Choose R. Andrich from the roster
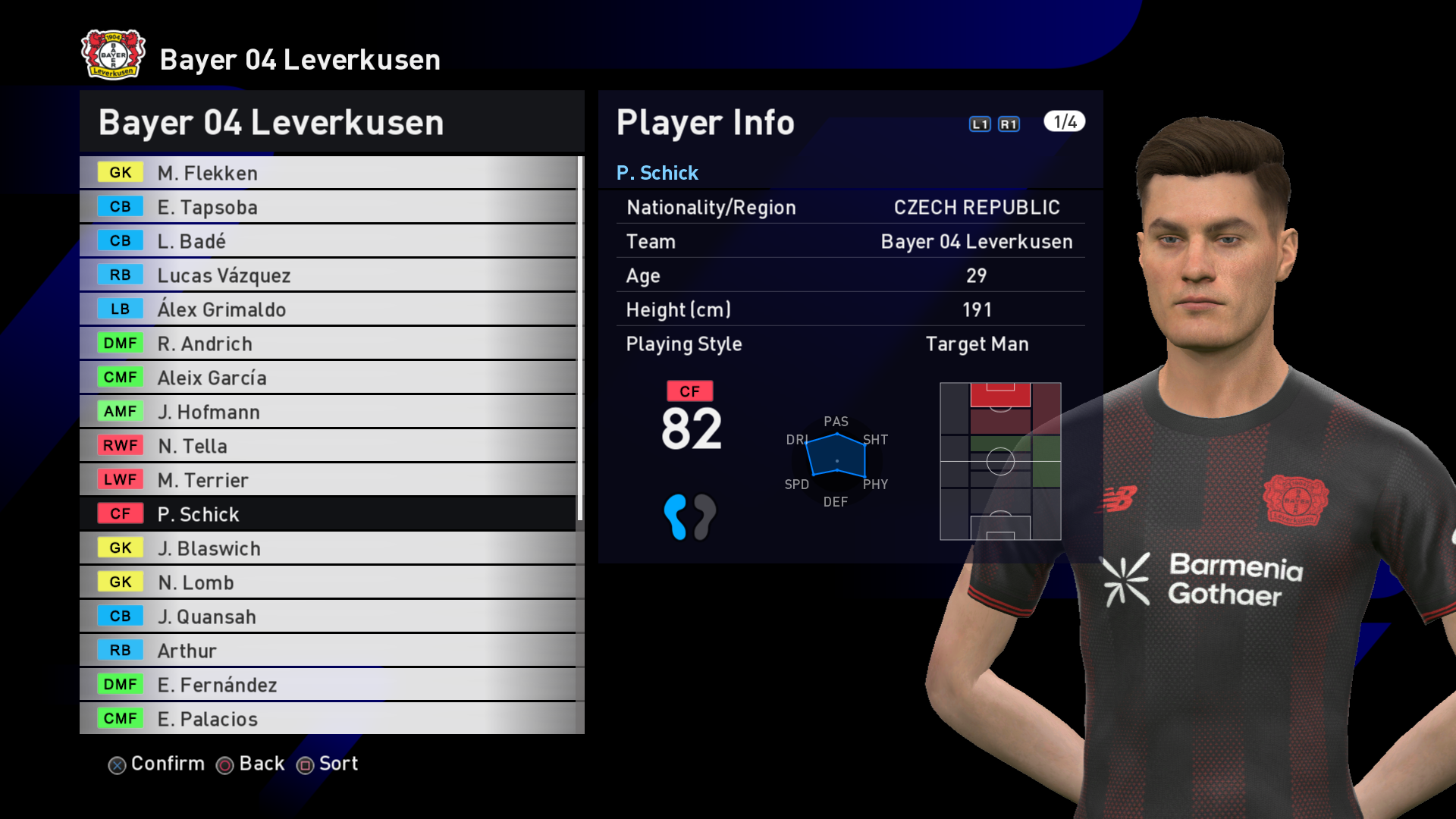1456x819 pixels. [328, 344]
